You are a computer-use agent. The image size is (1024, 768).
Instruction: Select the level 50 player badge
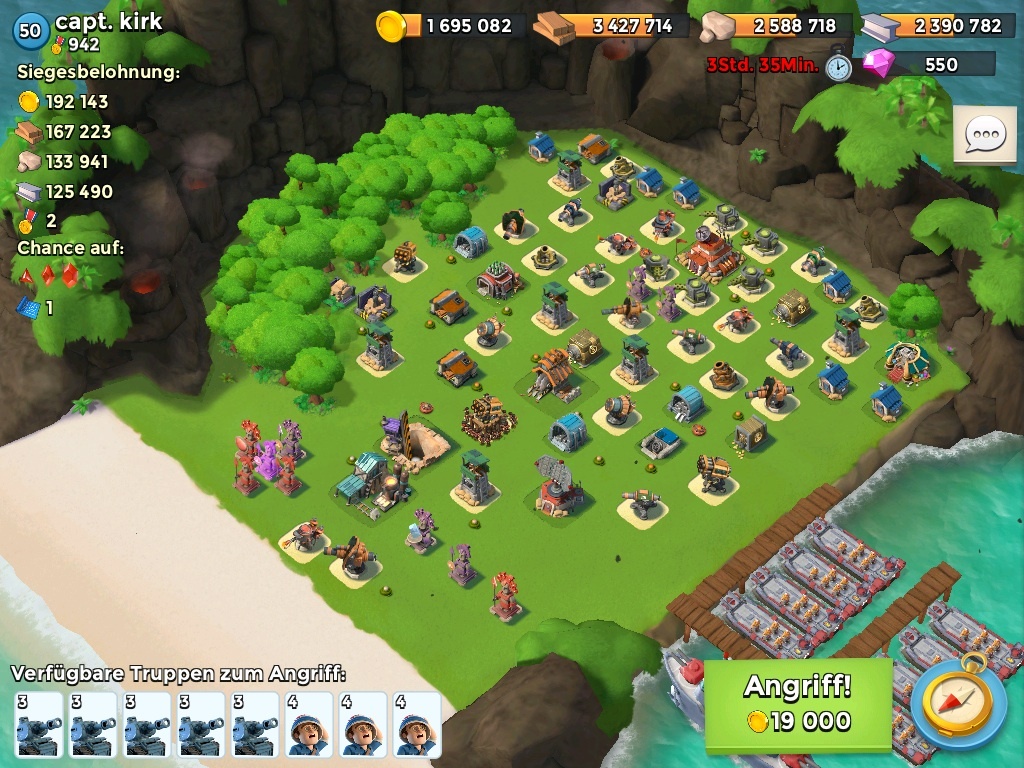point(30,31)
